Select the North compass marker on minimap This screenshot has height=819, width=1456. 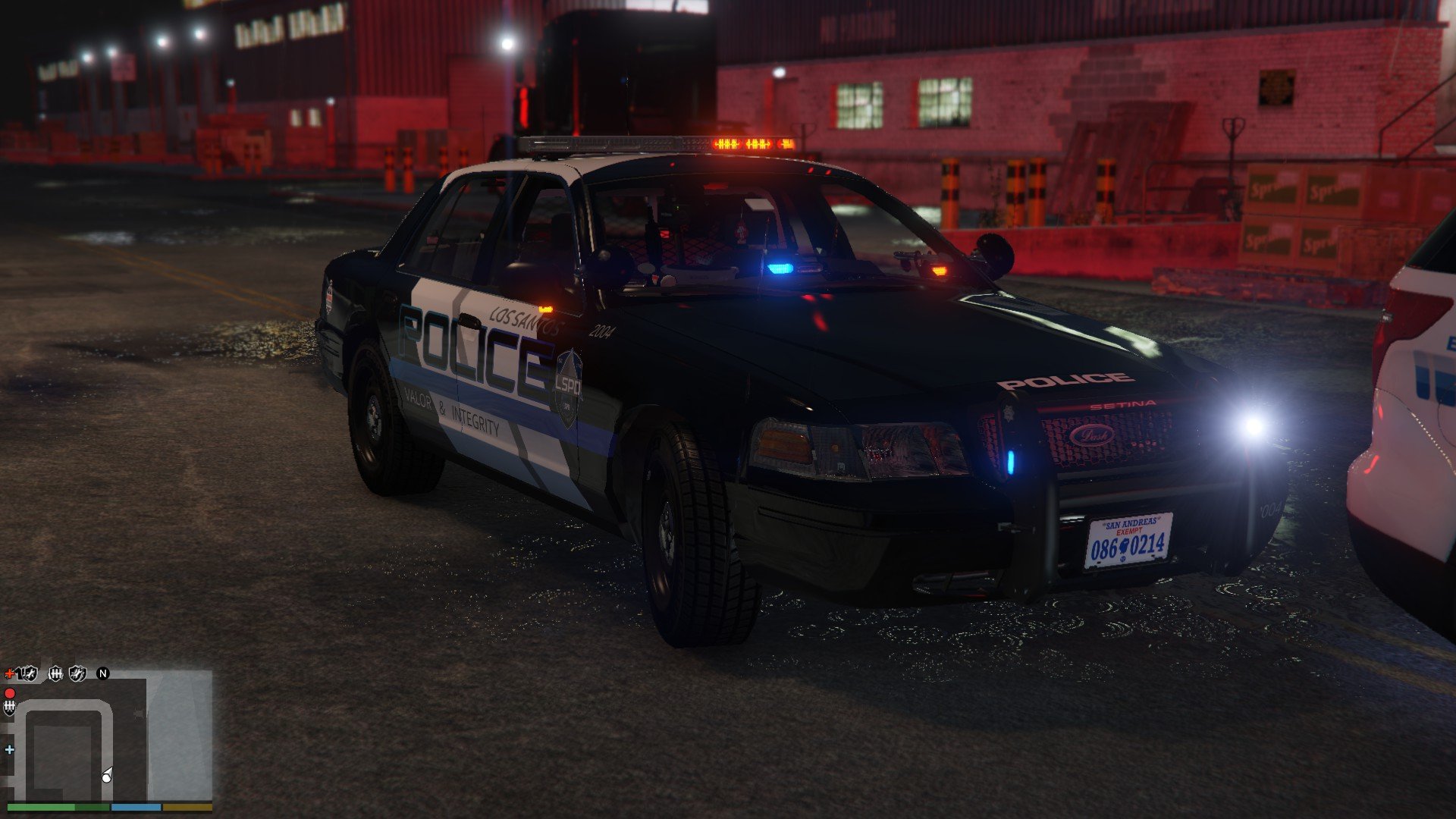click(103, 673)
